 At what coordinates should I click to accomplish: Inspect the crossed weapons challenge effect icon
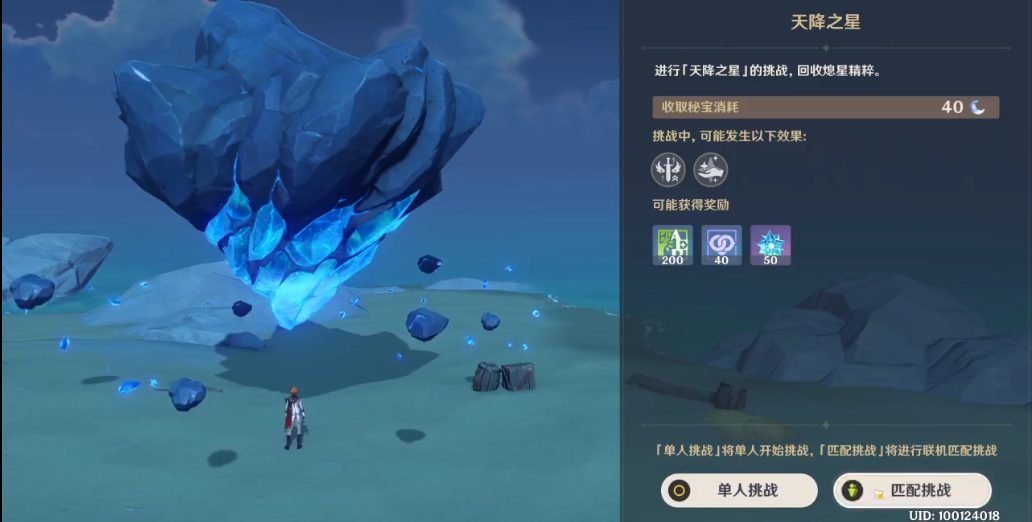coord(668,170)
